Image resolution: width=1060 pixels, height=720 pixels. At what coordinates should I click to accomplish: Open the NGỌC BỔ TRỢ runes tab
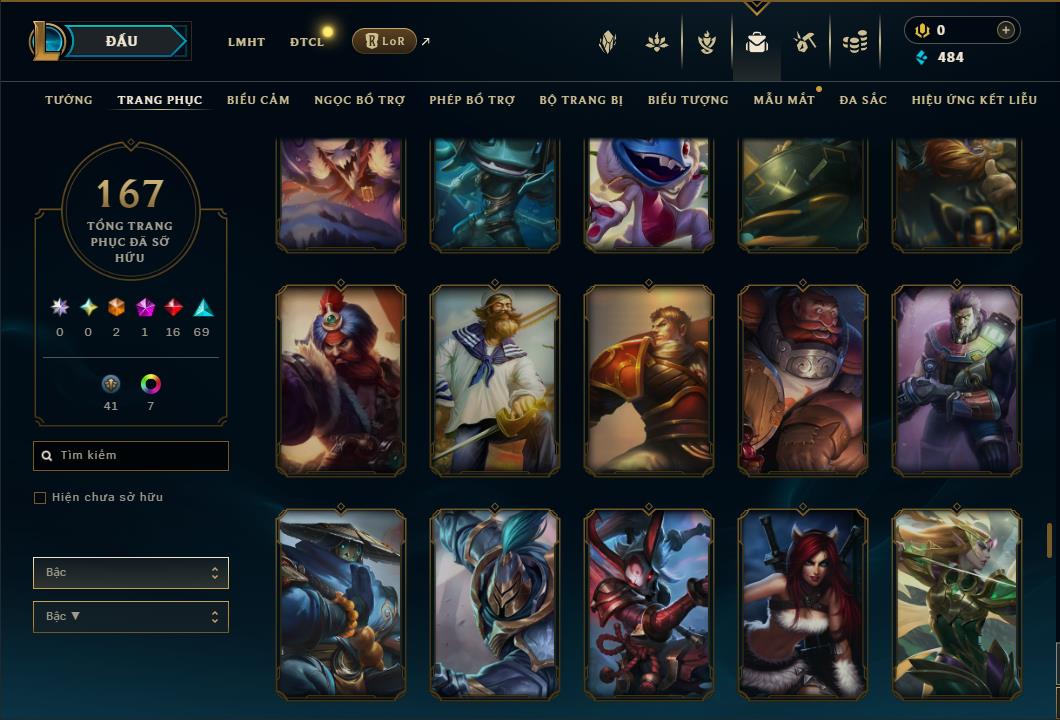pos(359,100)
